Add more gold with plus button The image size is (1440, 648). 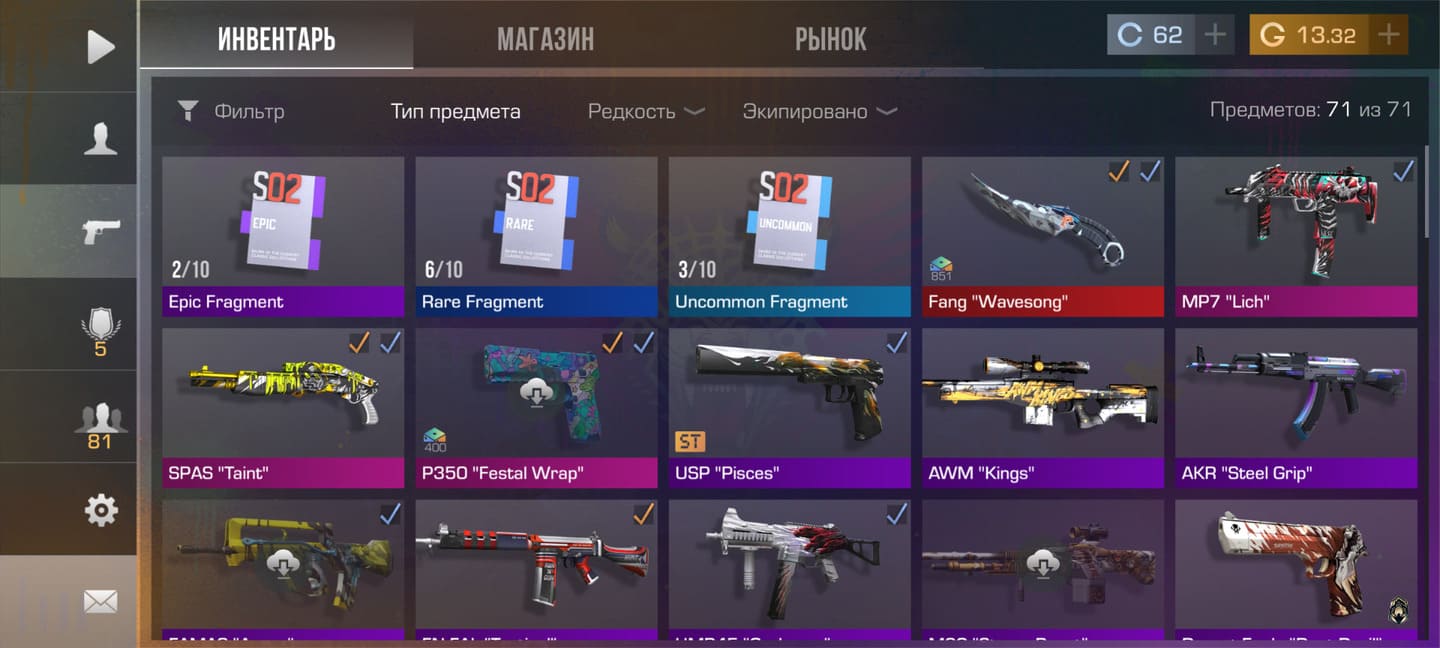pyautogui.click(x=1388, y=35)
